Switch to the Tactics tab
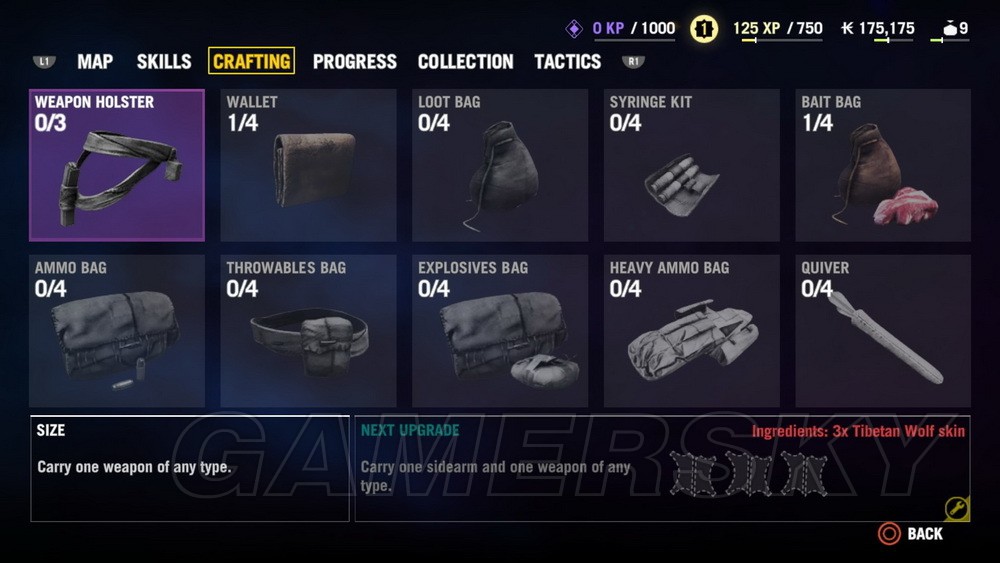Viewport: 1000px width, 563px height. pyautogui.click(x=567, y=61)
